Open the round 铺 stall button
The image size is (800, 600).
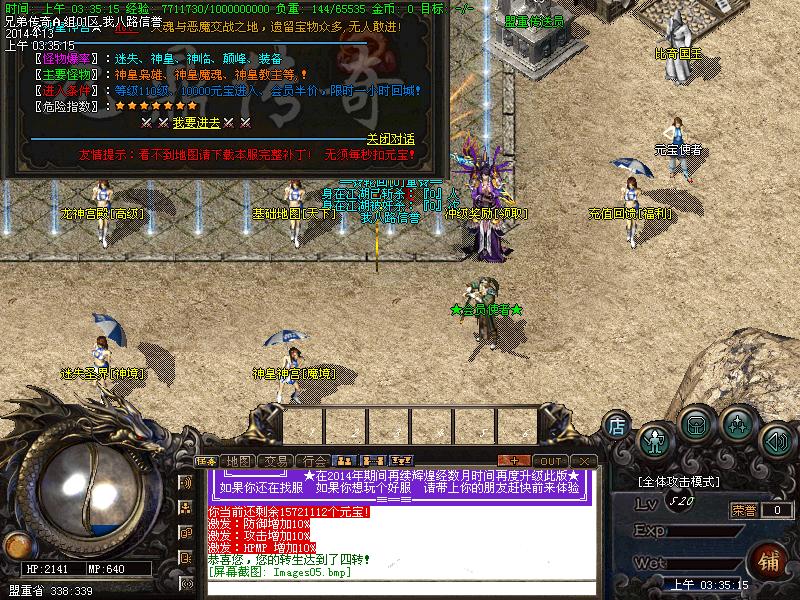(x=767, y=560)
